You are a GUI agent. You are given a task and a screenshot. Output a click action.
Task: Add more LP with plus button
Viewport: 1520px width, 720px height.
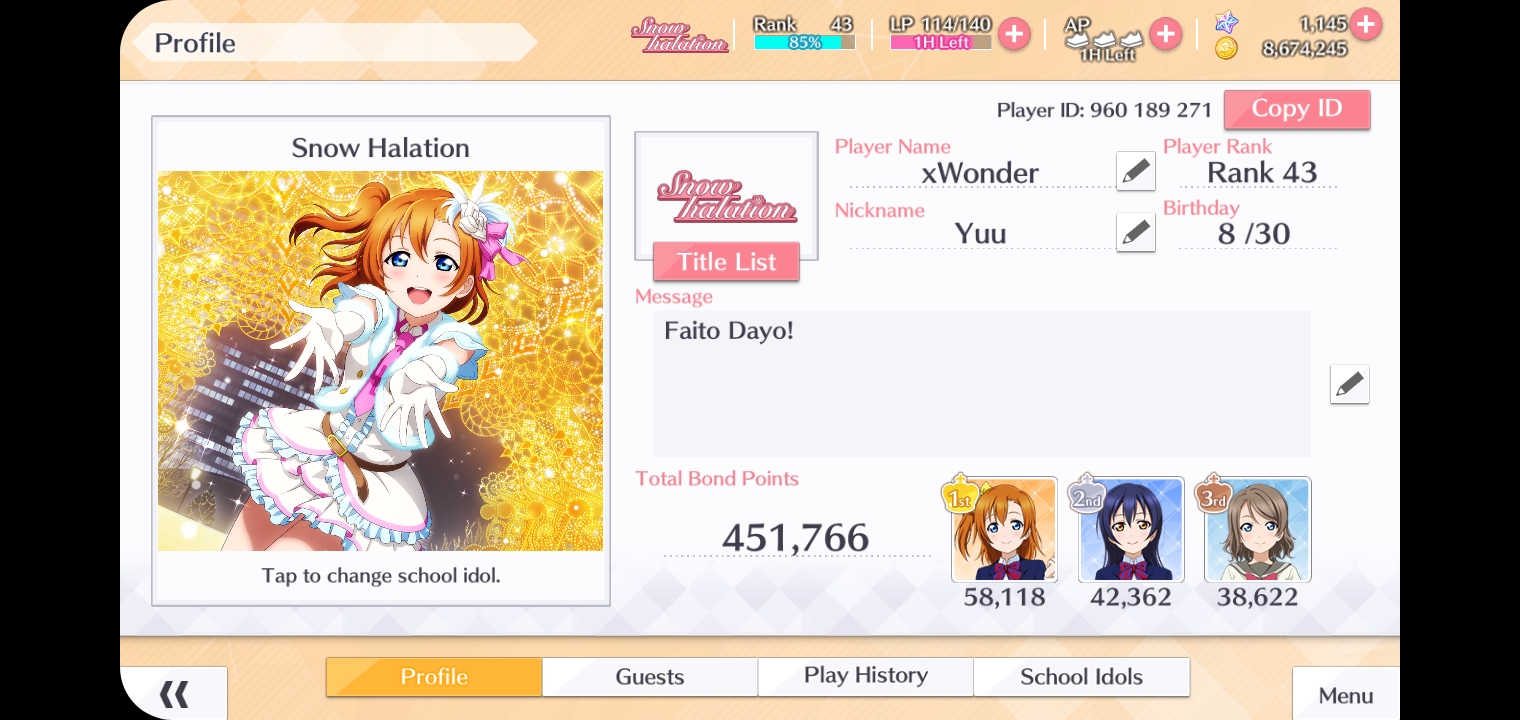click(x=1014, y=34)
